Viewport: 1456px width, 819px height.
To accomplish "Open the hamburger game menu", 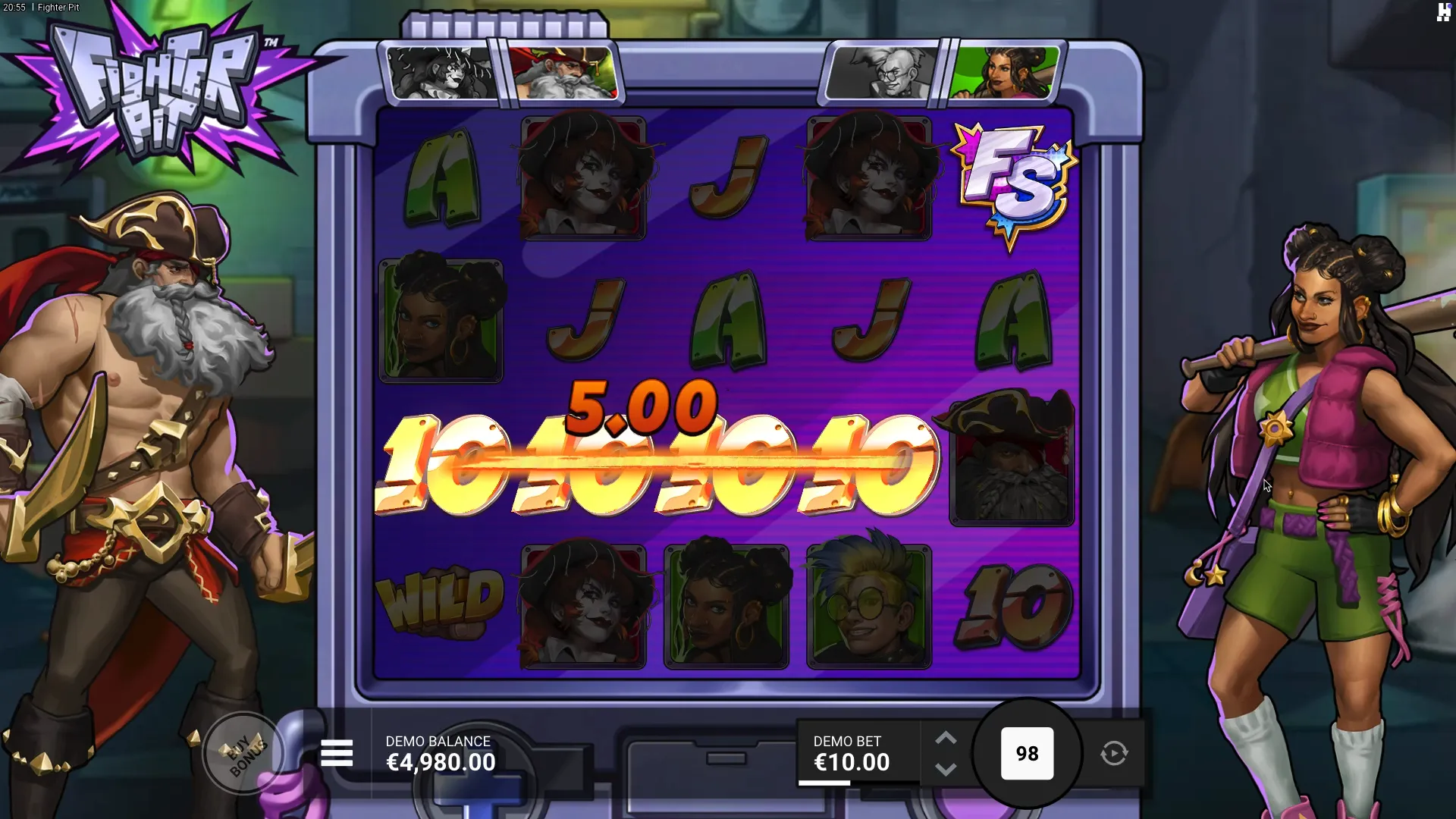I will coord(337,753).
